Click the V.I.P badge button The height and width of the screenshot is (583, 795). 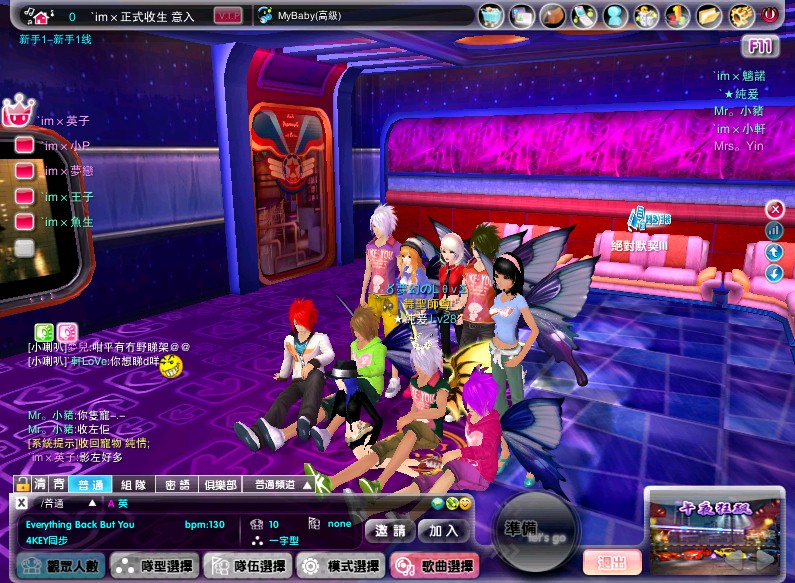228,16
